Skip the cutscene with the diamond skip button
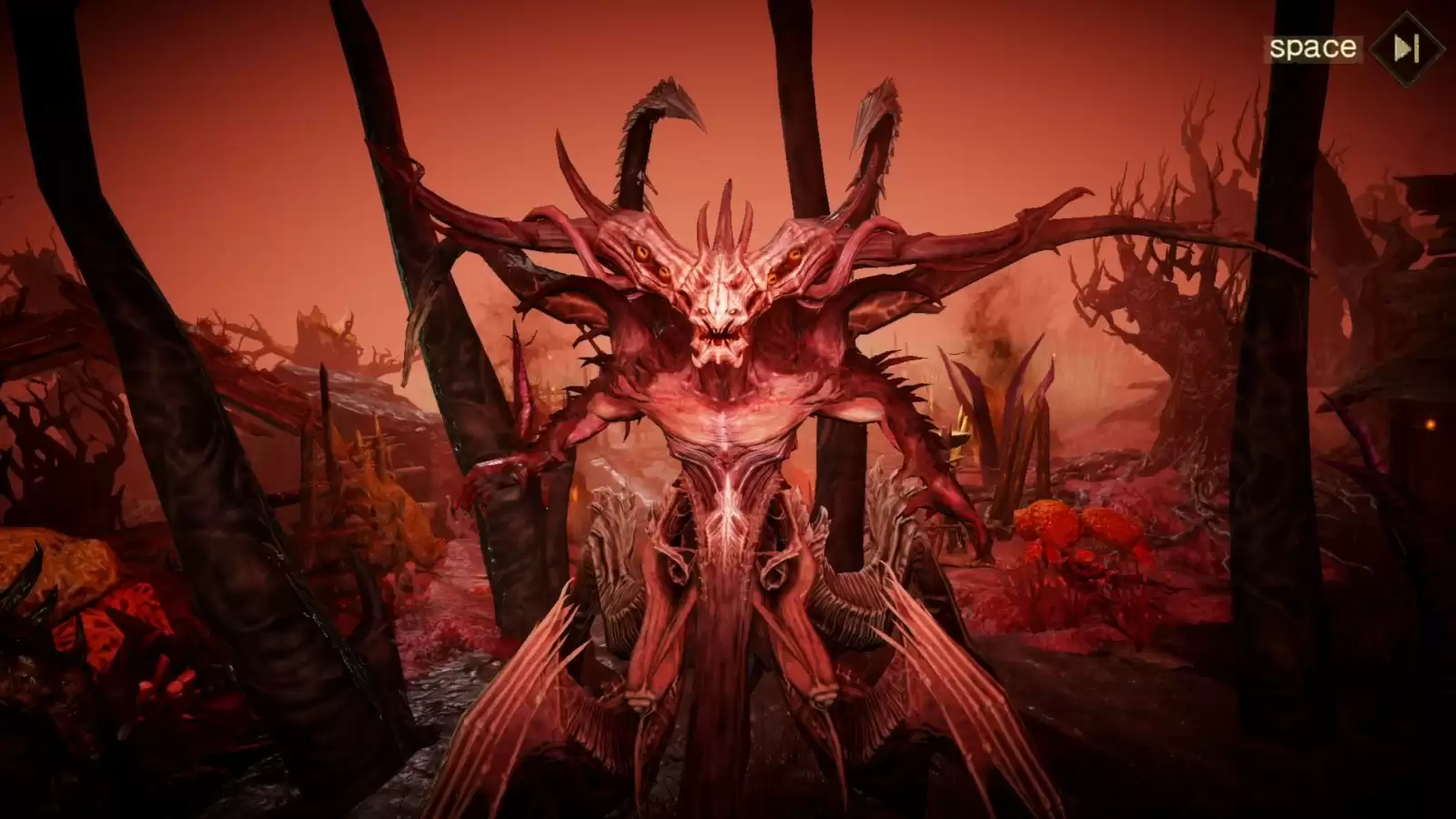Screen dimensions: 1456x819 tap(1407, 48)
